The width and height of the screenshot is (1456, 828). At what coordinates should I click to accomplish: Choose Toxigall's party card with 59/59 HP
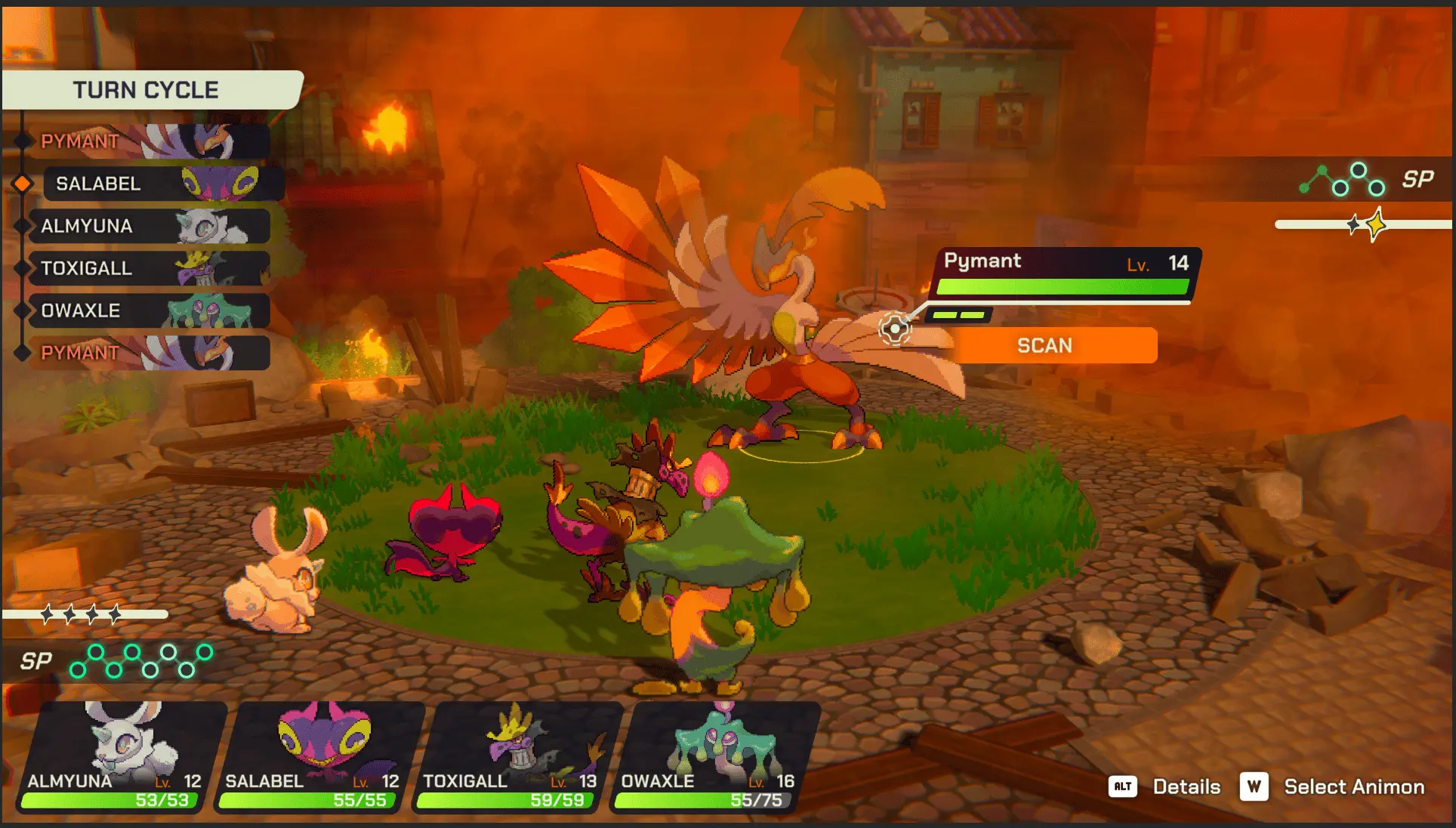coord(517,757)
